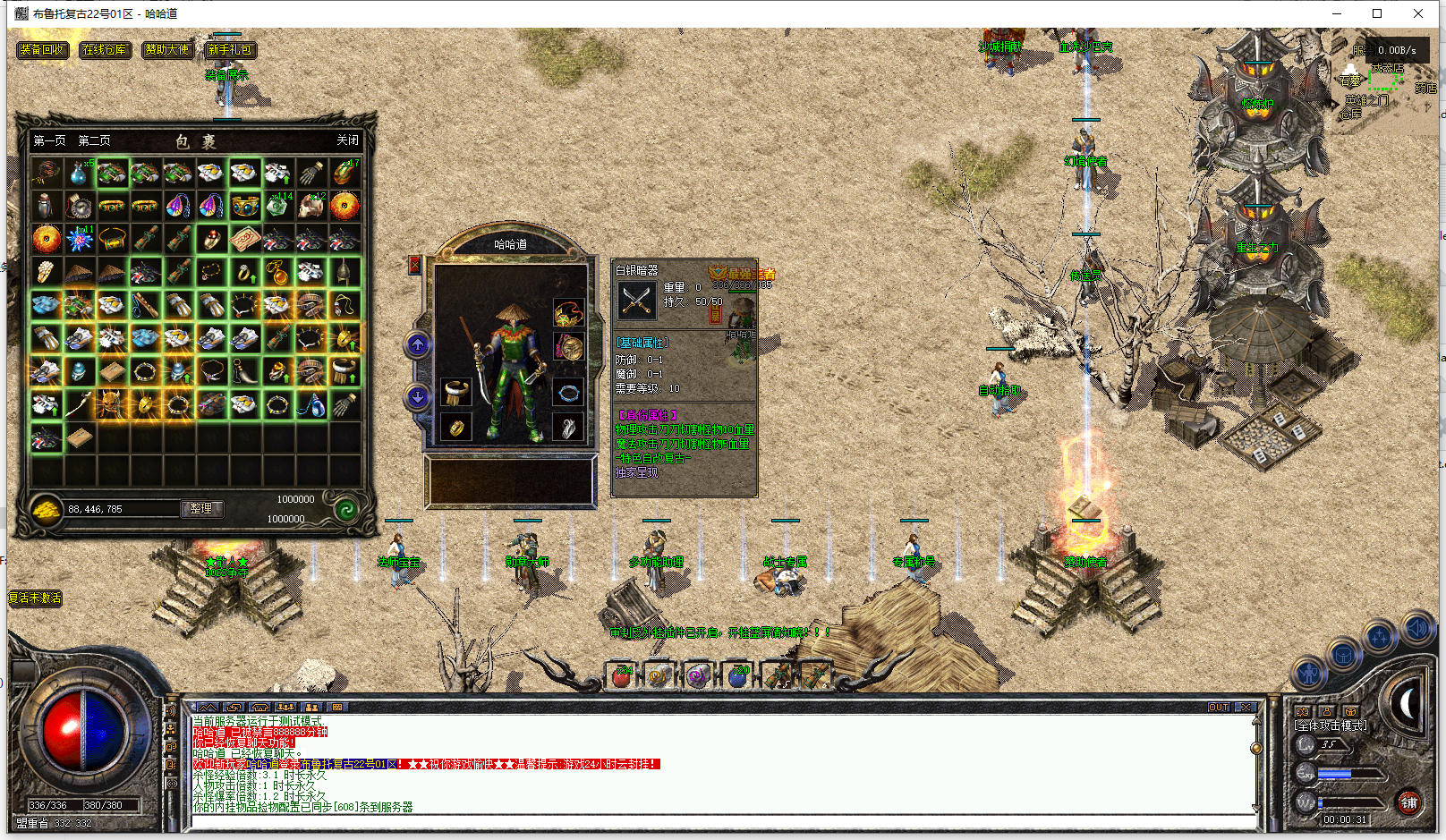Click the 赞助大使 sponsor button
The image size is (1446, 840).
tap(167, 50)
